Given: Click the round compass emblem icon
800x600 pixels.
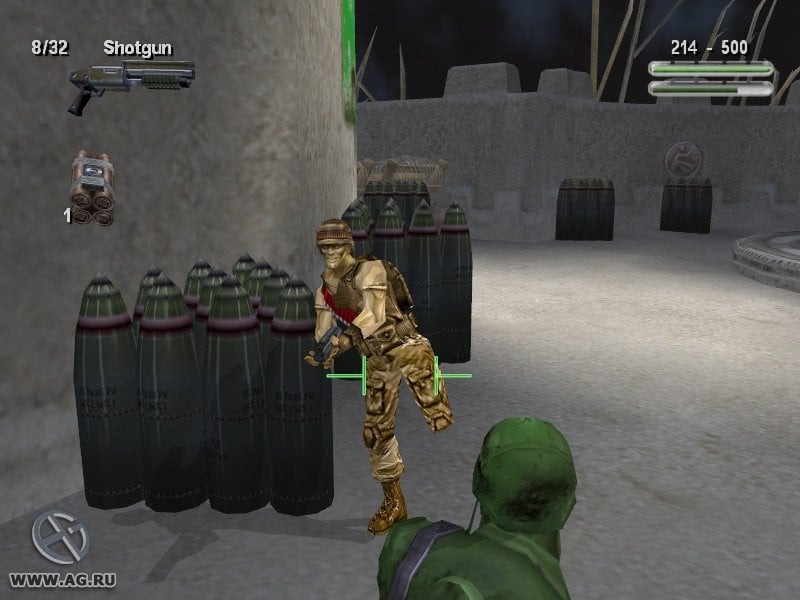Looking at the screenshot, I should 59,538.
